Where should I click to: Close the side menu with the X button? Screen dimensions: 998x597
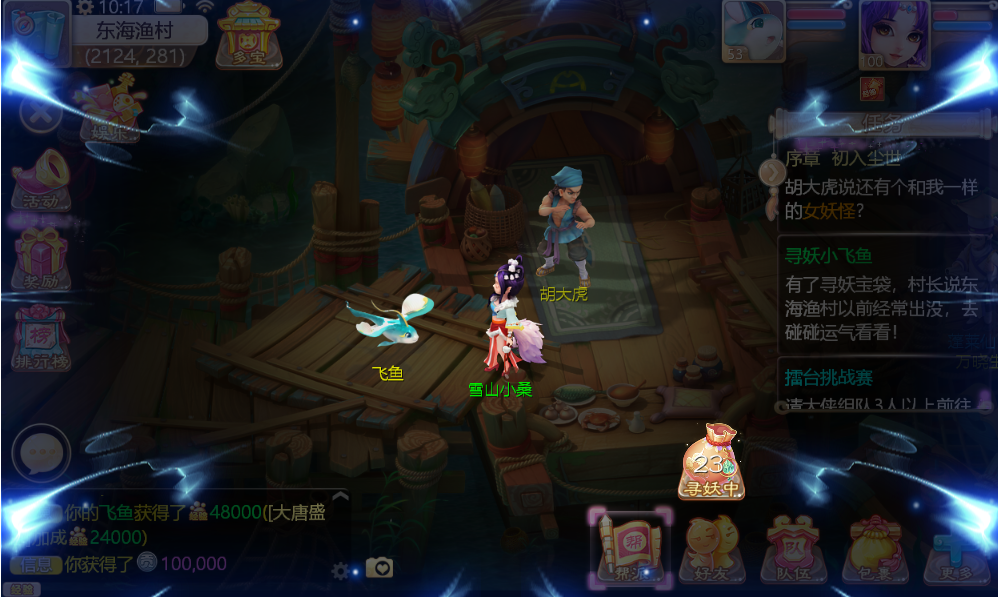40,110
